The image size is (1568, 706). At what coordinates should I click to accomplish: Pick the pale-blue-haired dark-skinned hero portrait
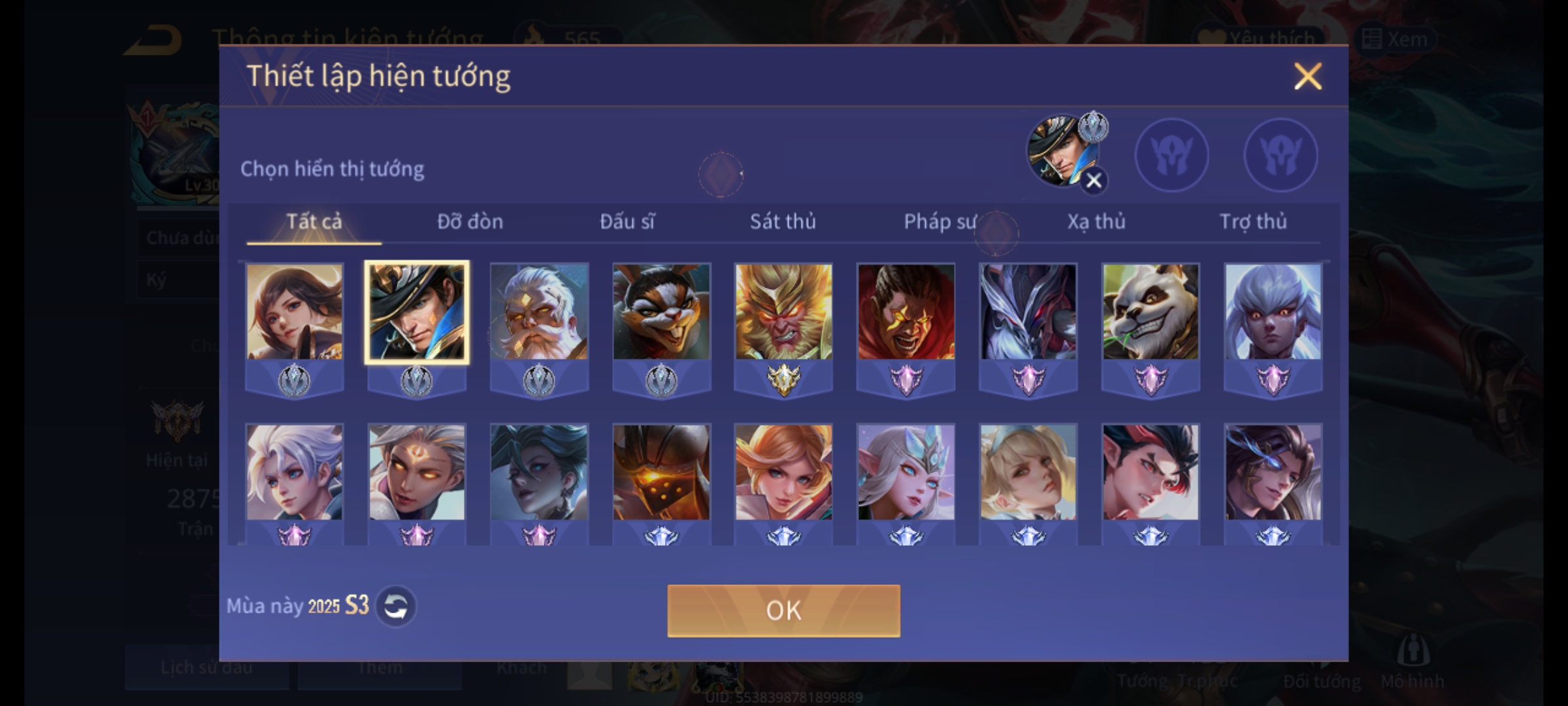pyautogui.click(x=1273, y=312)
